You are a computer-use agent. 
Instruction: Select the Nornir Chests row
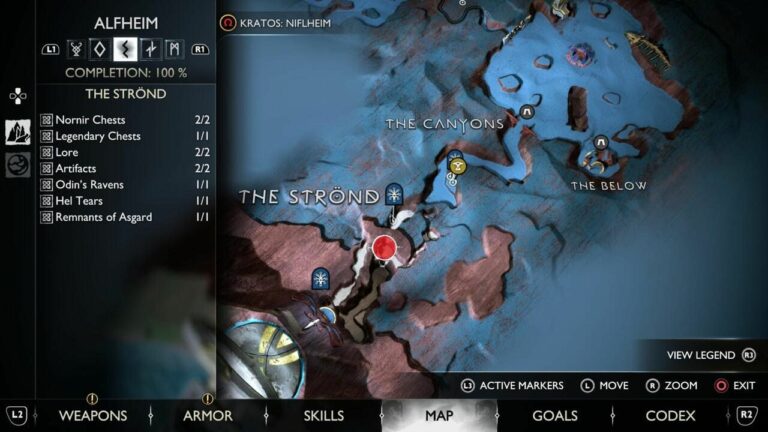tap(126, 120)
